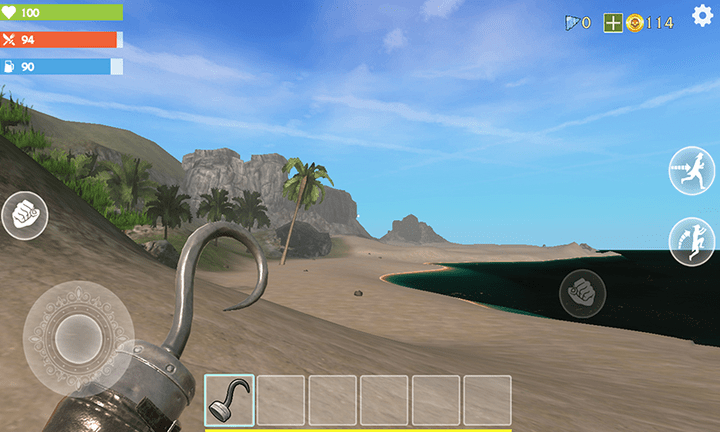Tap the fist button below the jump icon
This screenshot has width=720, height=432.
582,293
